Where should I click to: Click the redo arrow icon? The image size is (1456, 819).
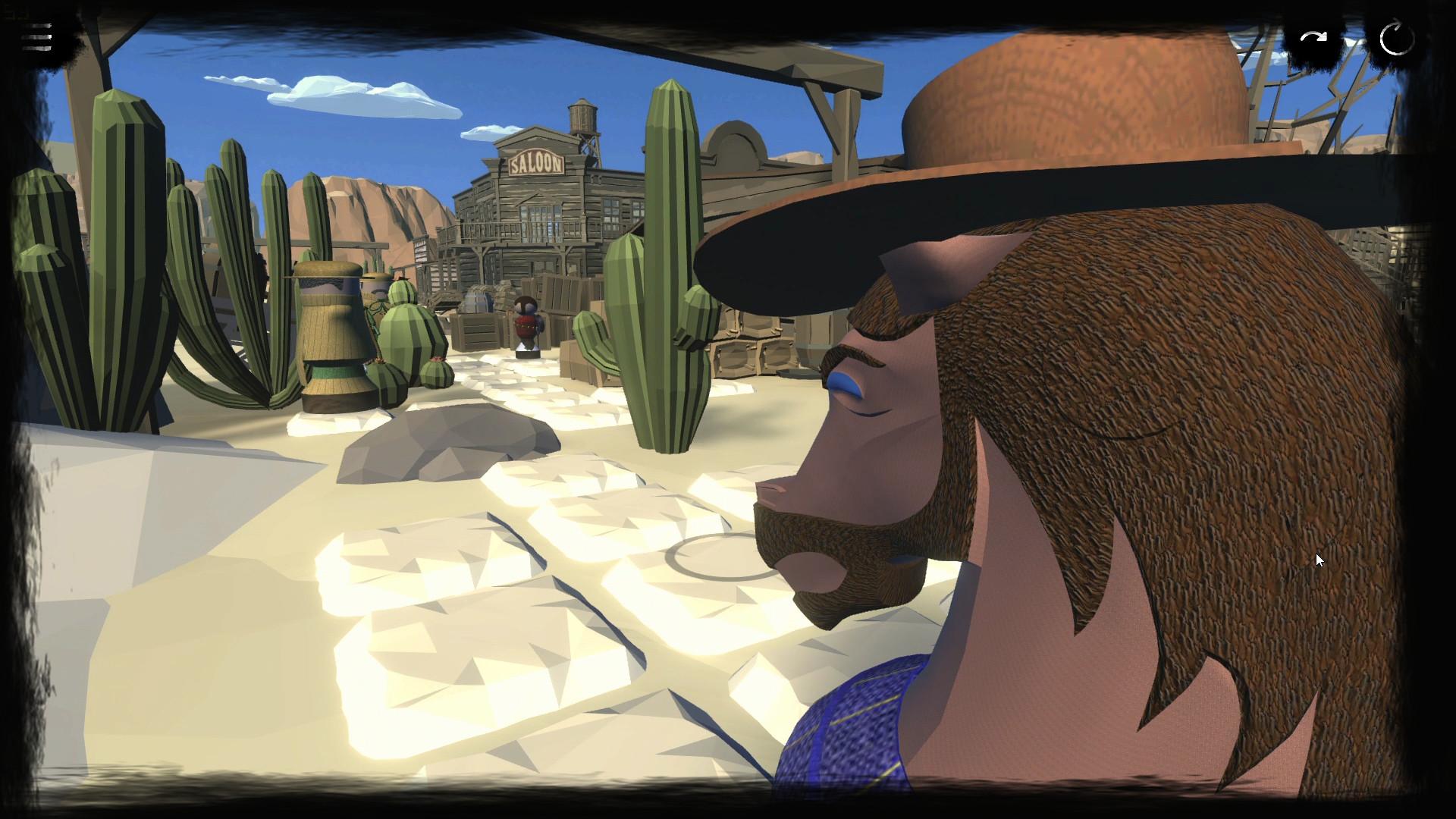pos(1312,36)
